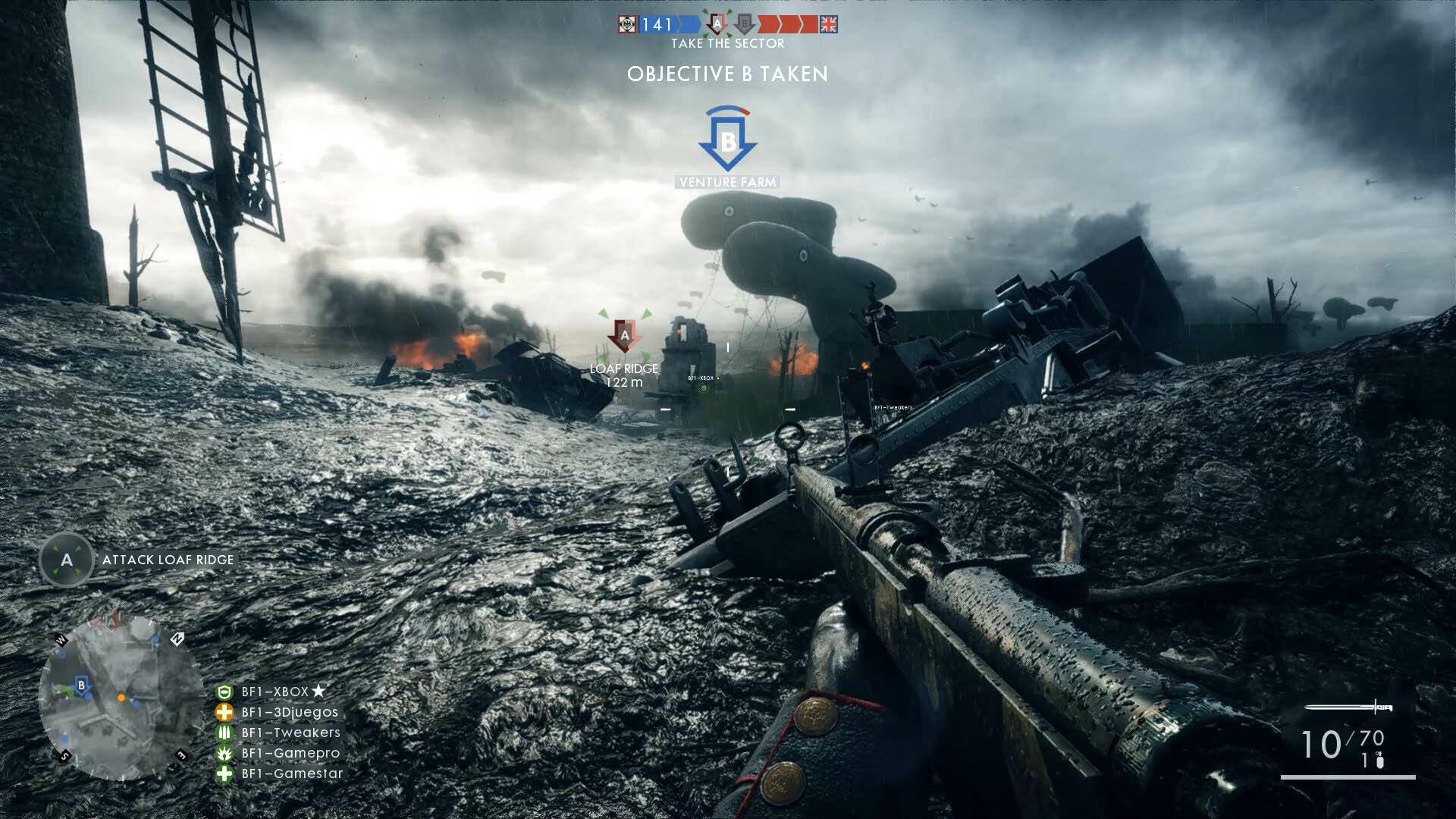Click objective B flag in top scoreboard
This screenshot has width=1456, height=819.
coord(745,25)
